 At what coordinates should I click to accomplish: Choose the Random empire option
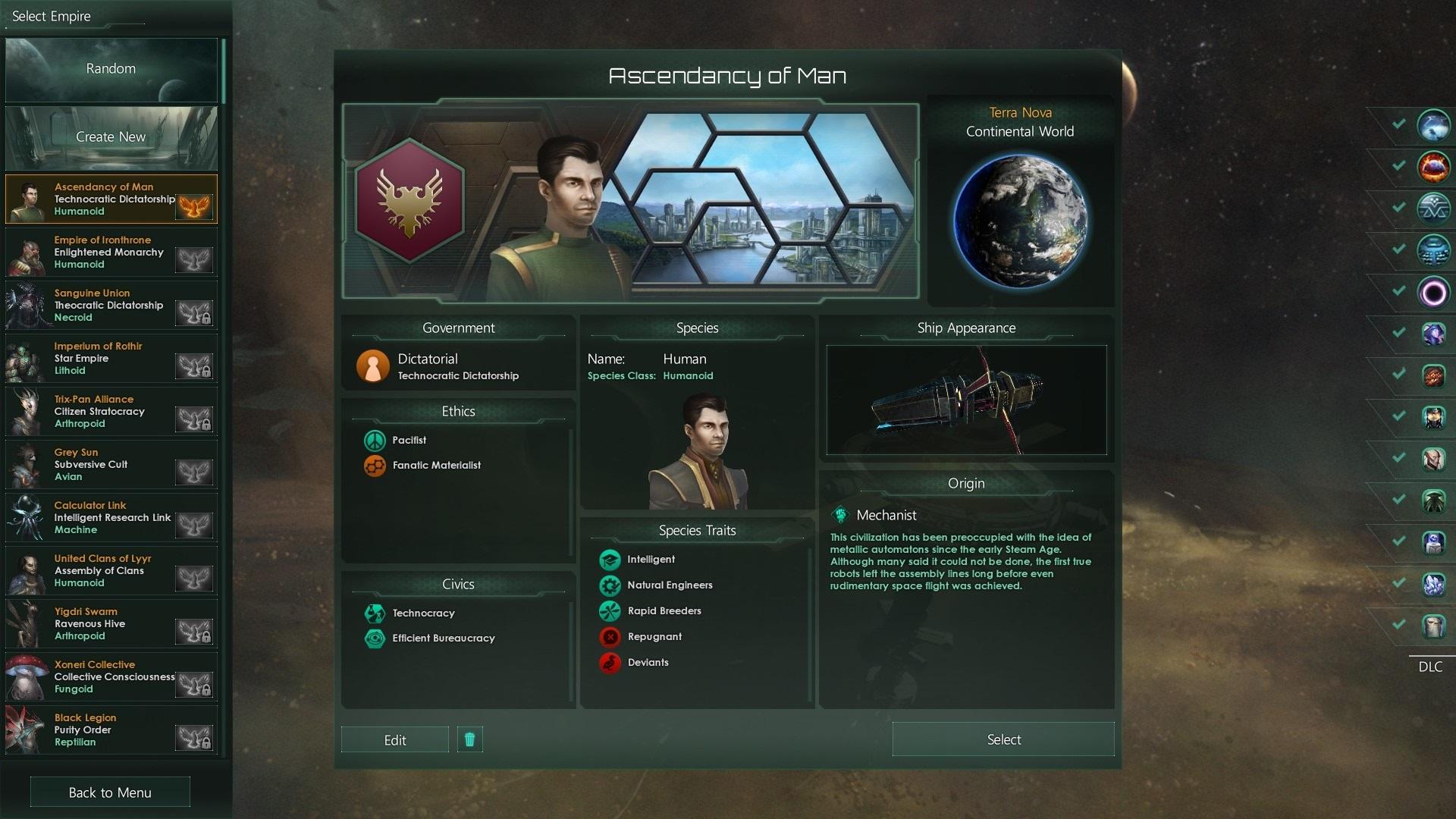111,69
